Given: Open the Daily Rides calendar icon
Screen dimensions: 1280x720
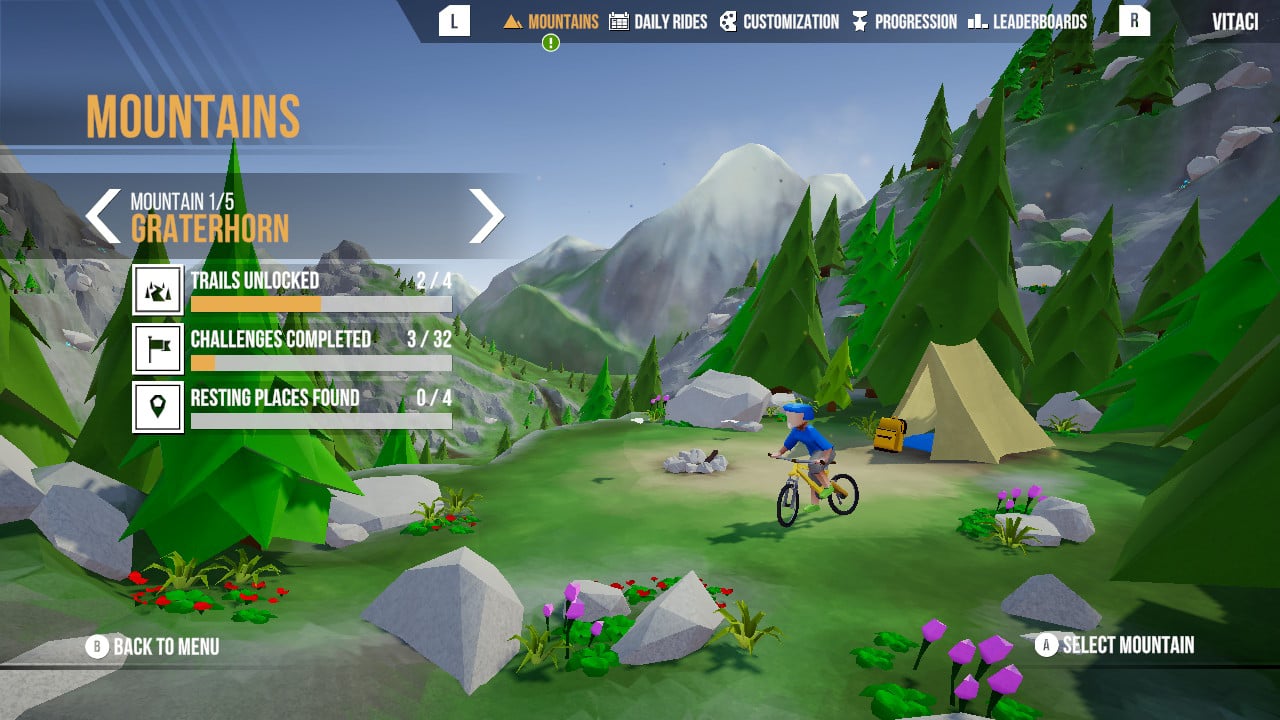Looking at the screenshot, I should tap(622, 21).
